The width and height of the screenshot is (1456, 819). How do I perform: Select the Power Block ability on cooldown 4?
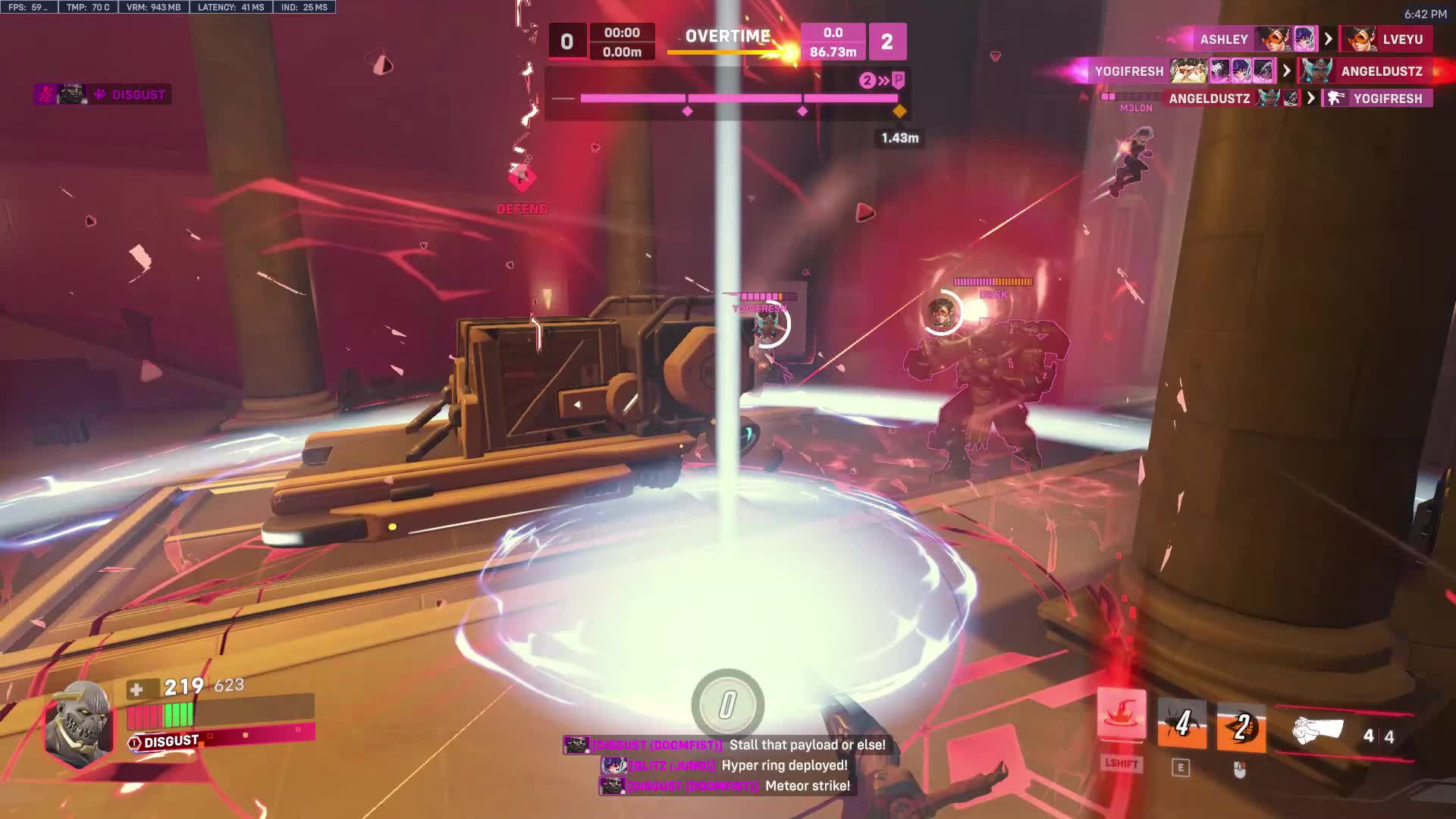1181,726
